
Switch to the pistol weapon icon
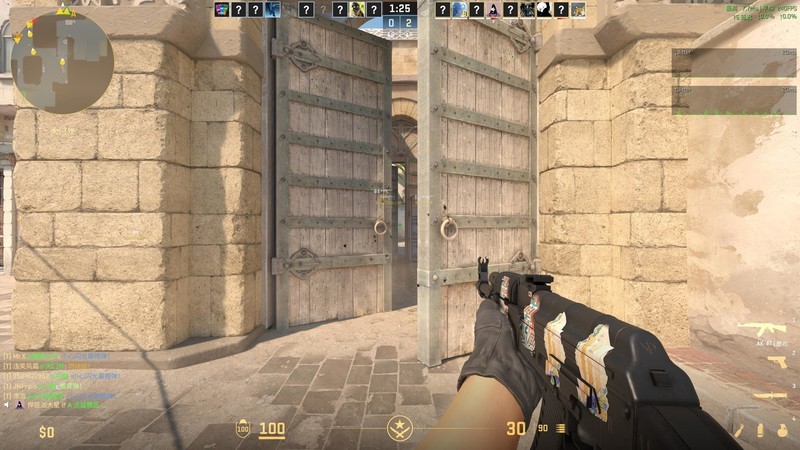pos(776,361)
